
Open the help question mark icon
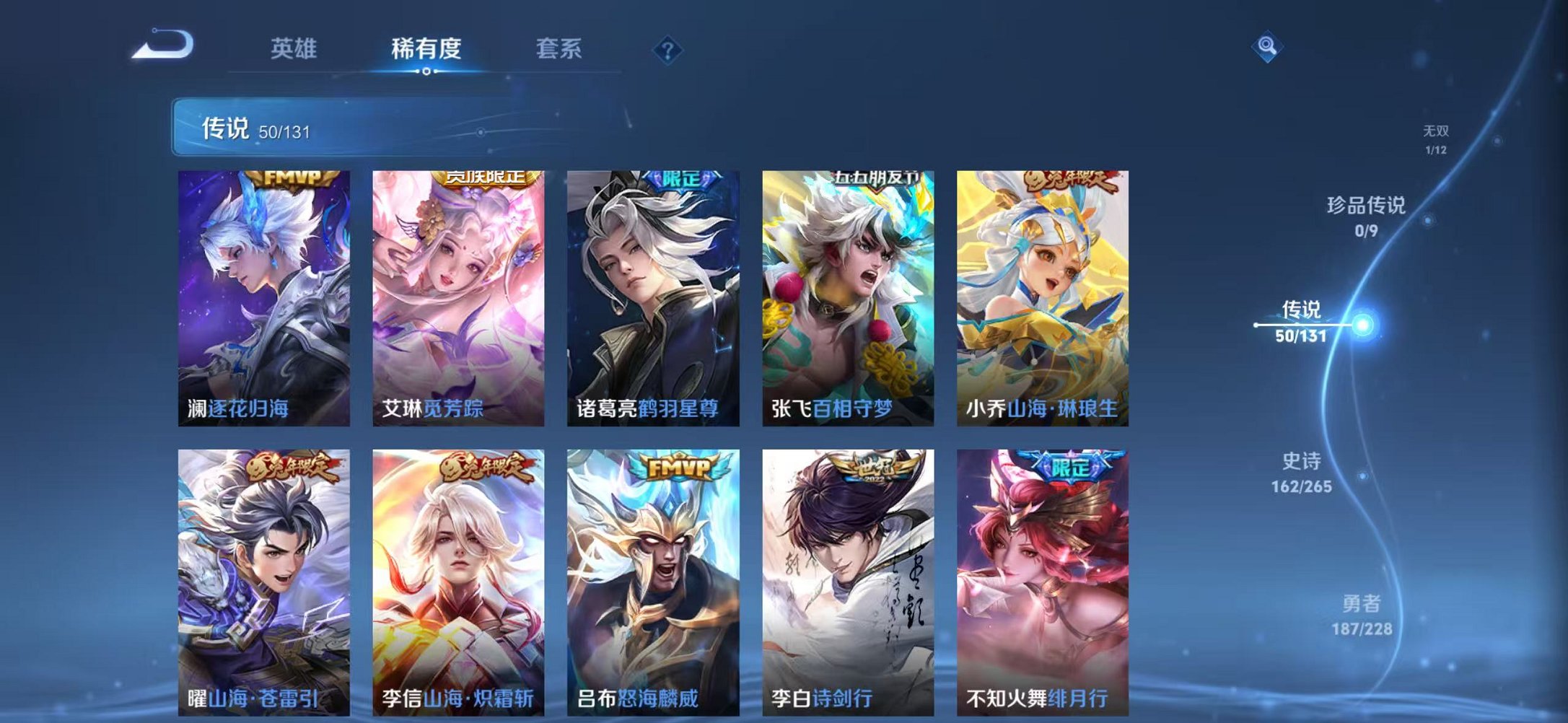(668, 50)
